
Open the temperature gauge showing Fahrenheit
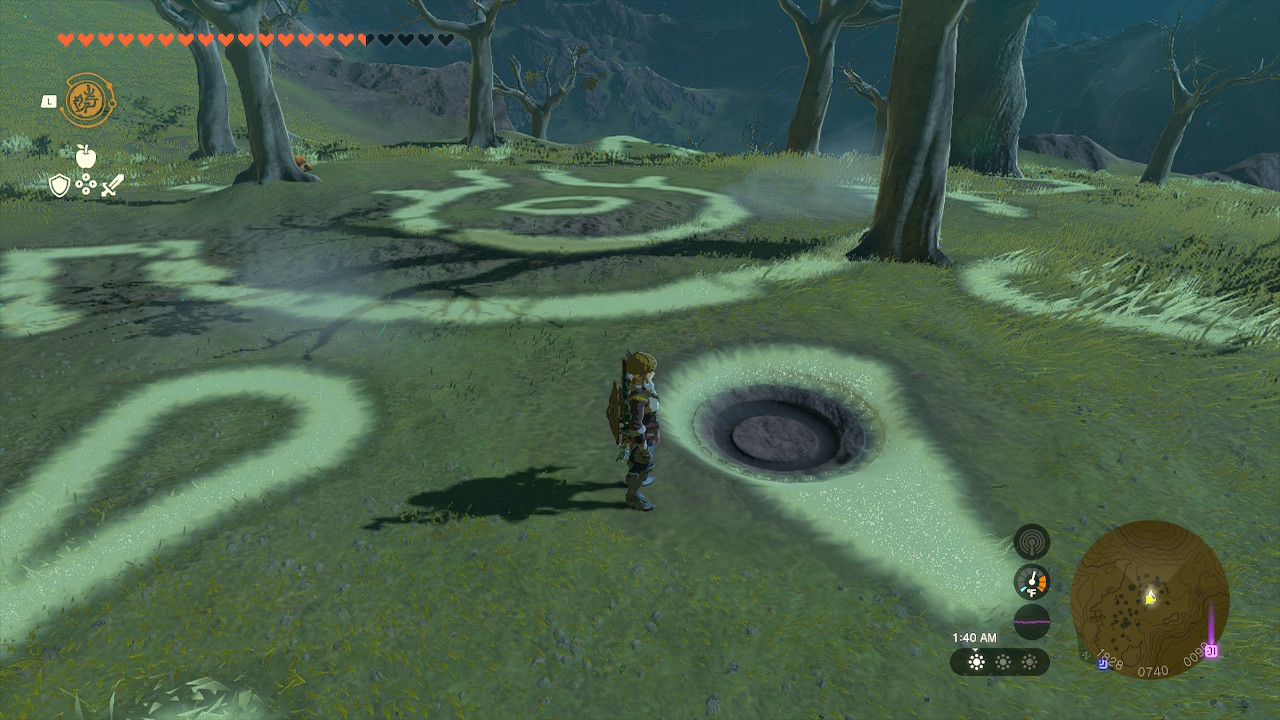coord(1031,580)
